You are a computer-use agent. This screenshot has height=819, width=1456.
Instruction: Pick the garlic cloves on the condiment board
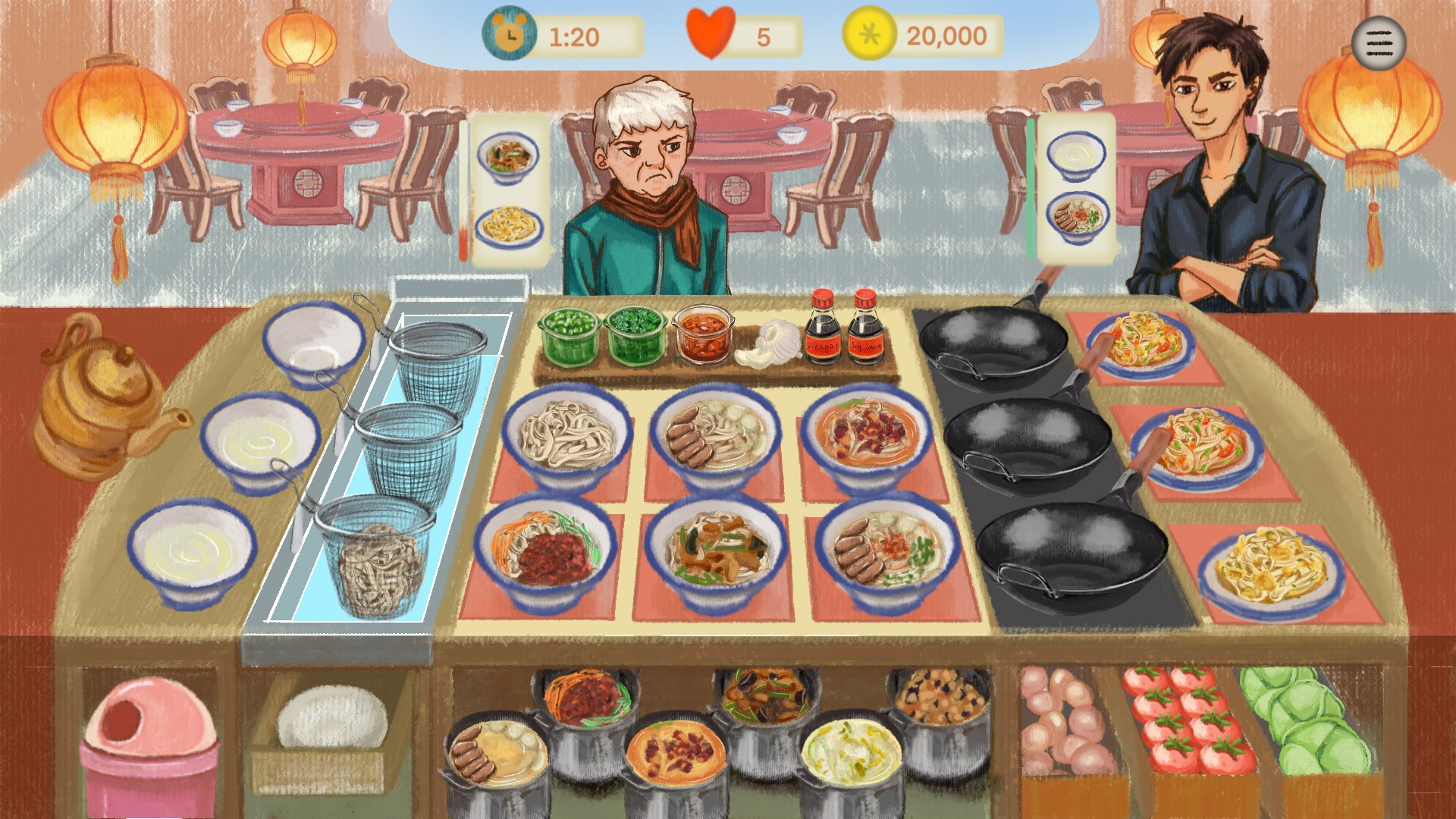click(766, 344)
